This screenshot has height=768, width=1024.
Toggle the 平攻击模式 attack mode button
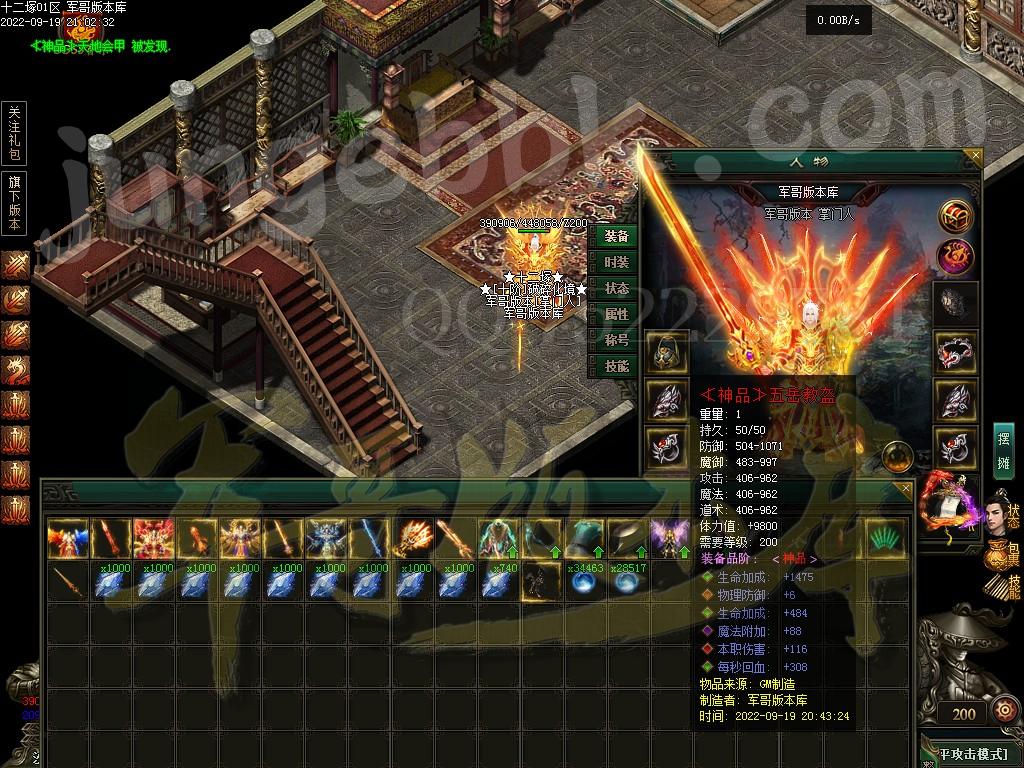[x=970, y=752]
